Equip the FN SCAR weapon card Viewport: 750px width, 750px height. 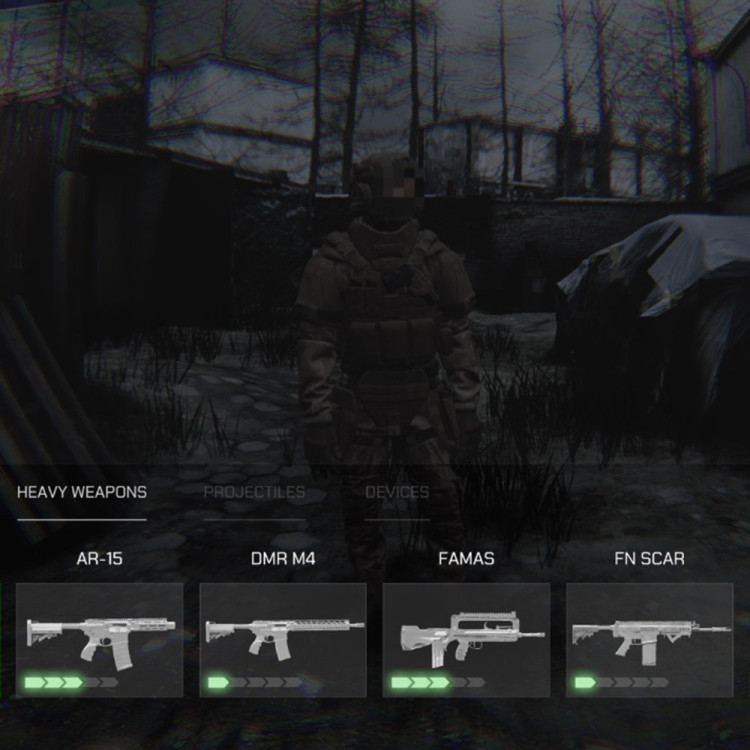point(650,640)
